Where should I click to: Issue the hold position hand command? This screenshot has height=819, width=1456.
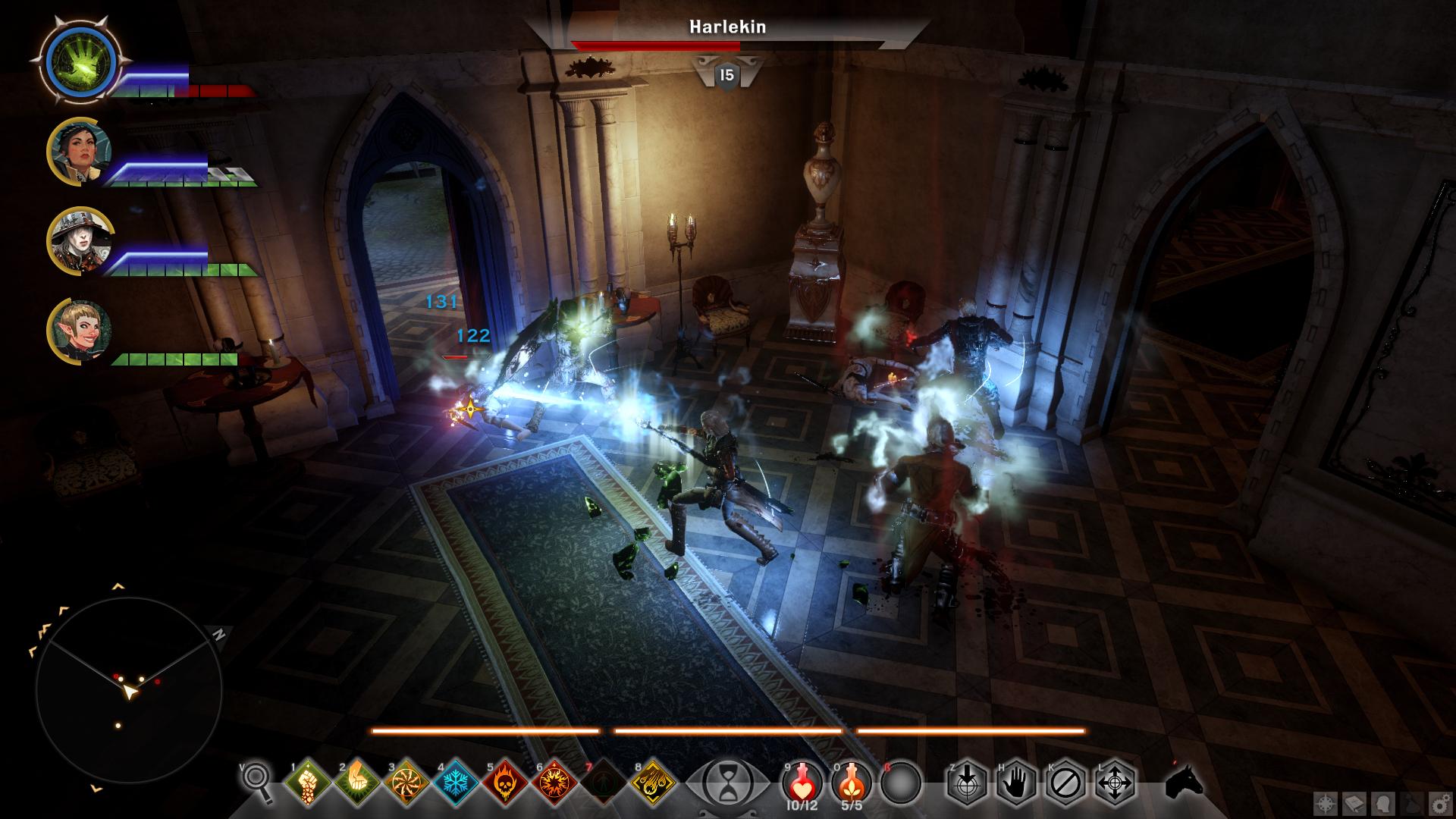click(1016, 782)
